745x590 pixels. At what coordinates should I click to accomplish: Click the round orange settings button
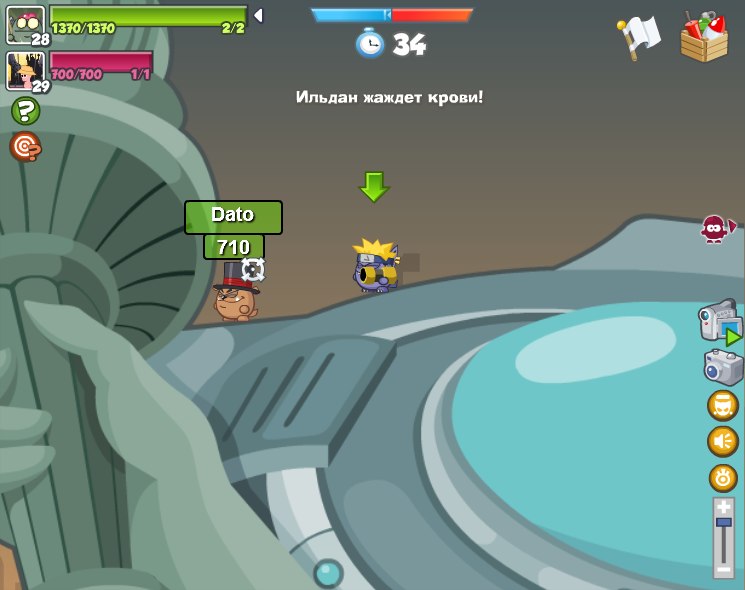pyautogui.click(x=723, y=477)
